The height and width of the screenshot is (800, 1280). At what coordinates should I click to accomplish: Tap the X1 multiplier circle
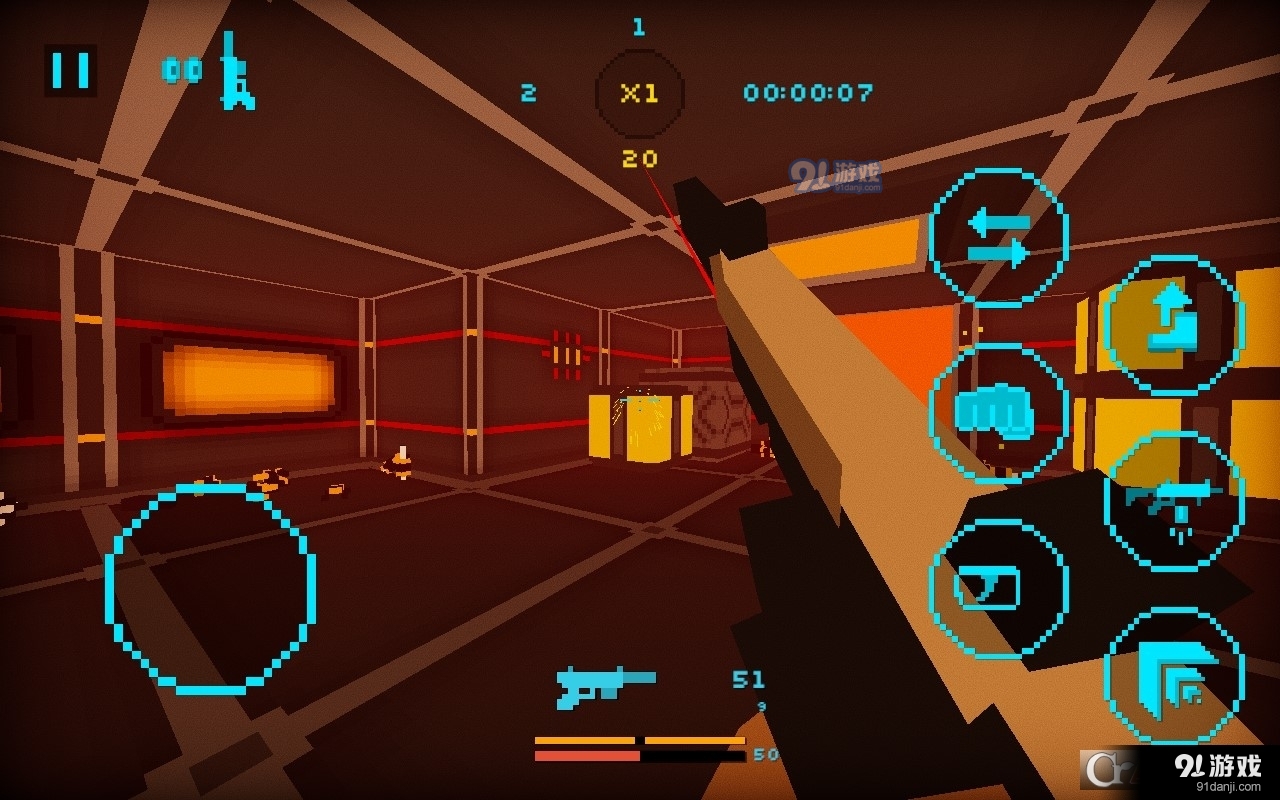pos(639,92)
